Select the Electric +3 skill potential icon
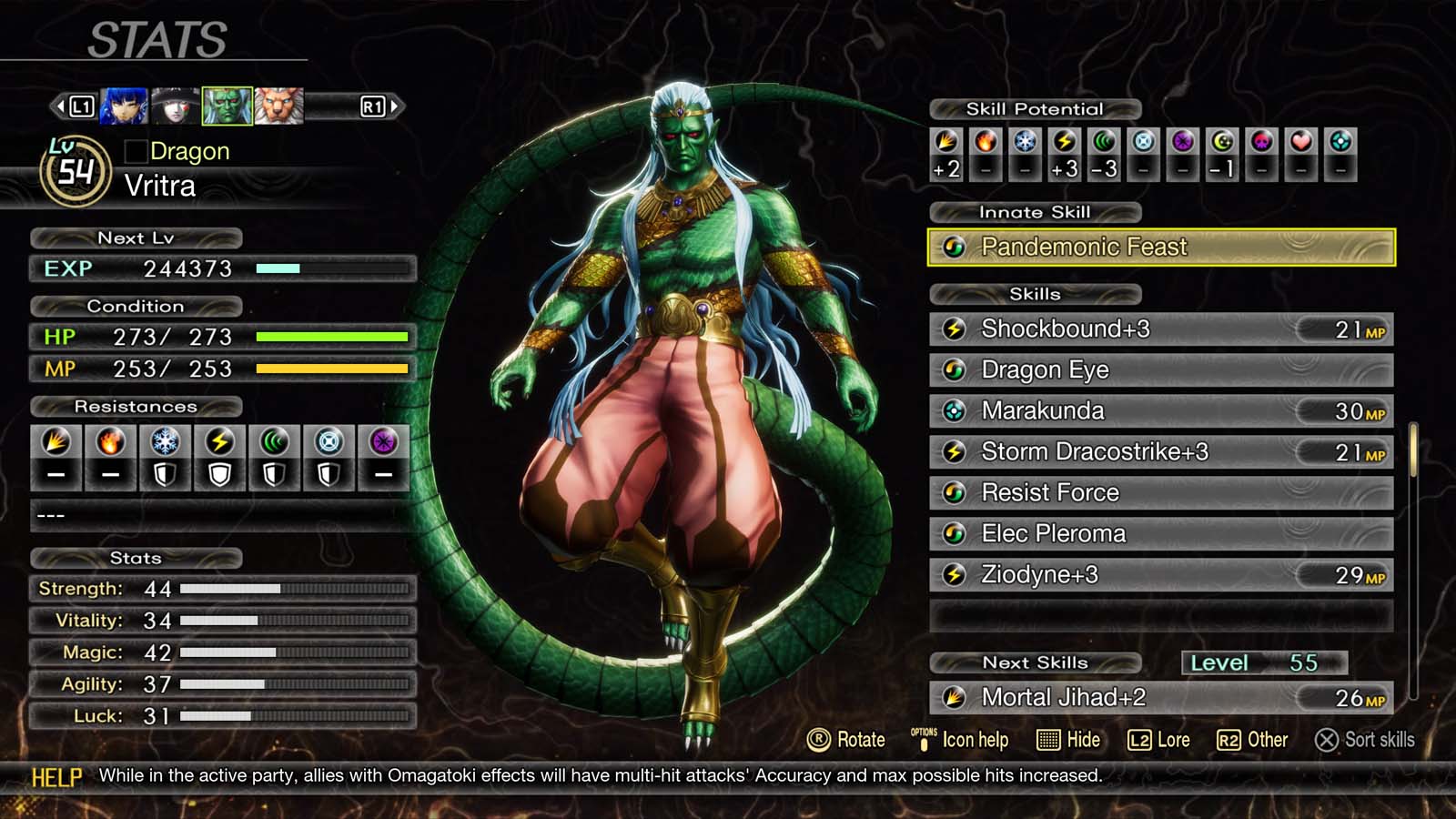The height and width of the screenshot is (819, 1456). pos(1063,146)
